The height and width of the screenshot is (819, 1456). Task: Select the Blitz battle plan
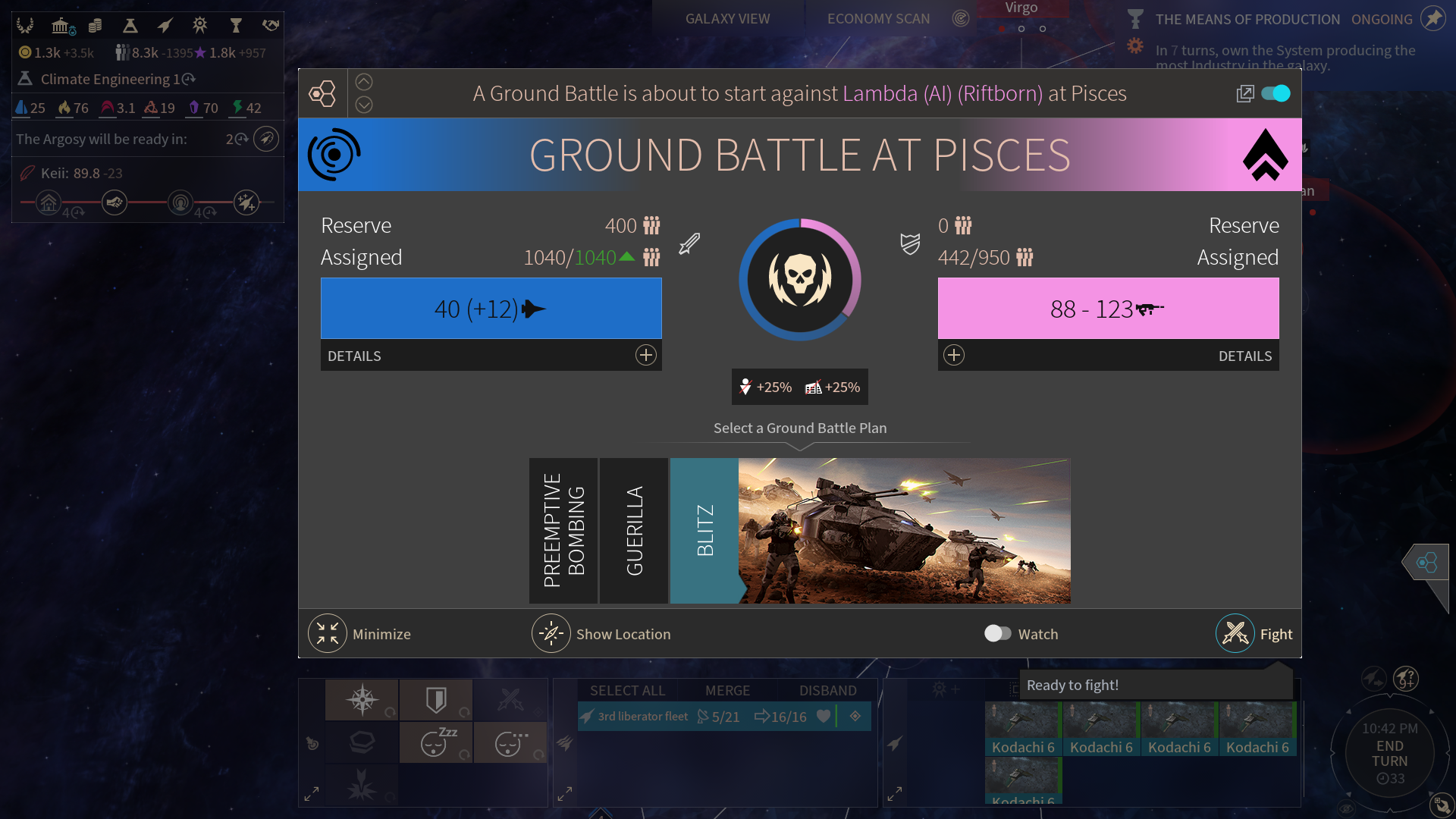[704, 531]
